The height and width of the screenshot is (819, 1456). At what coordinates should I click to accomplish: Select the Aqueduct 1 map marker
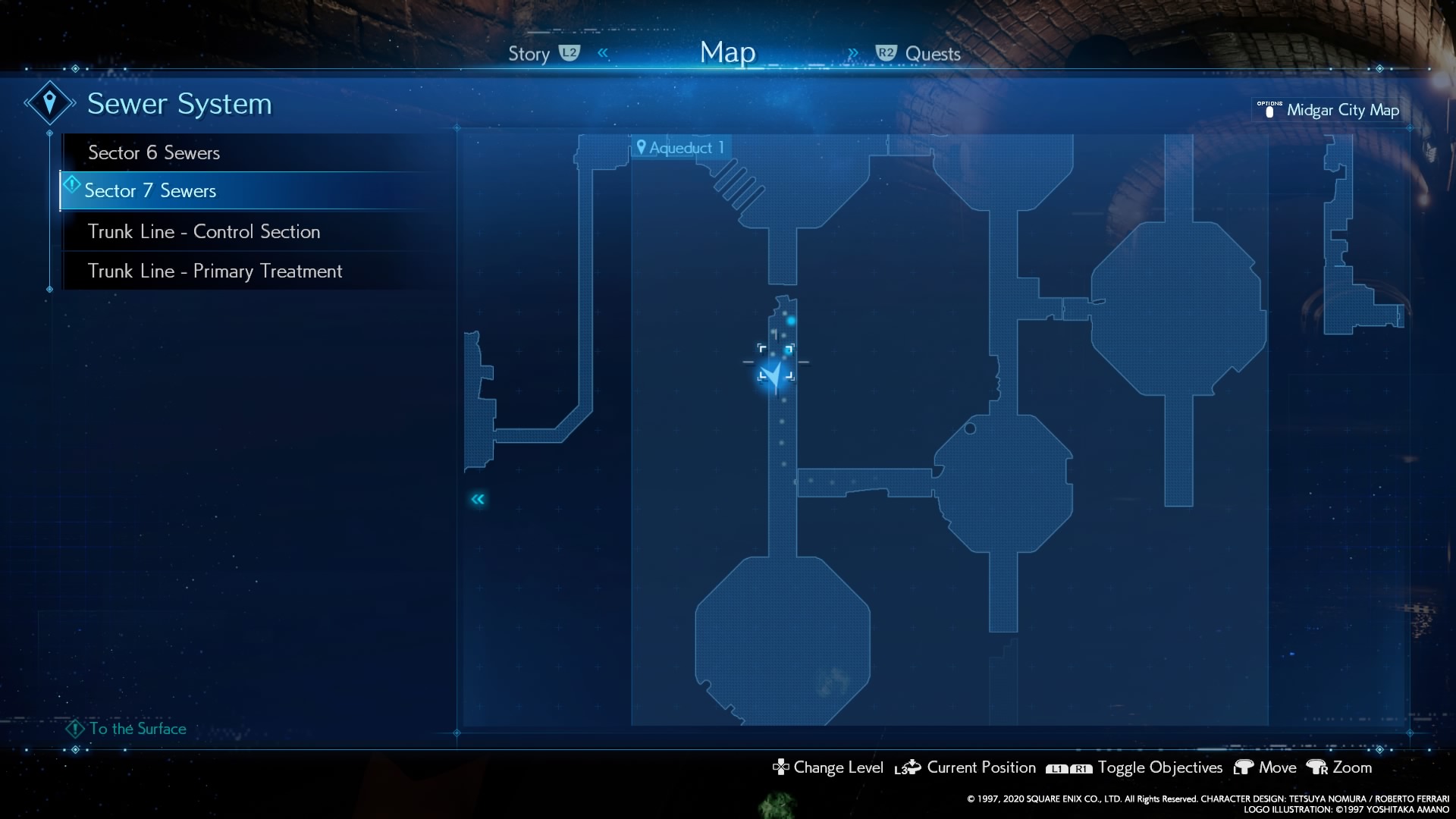pos(680,147)
